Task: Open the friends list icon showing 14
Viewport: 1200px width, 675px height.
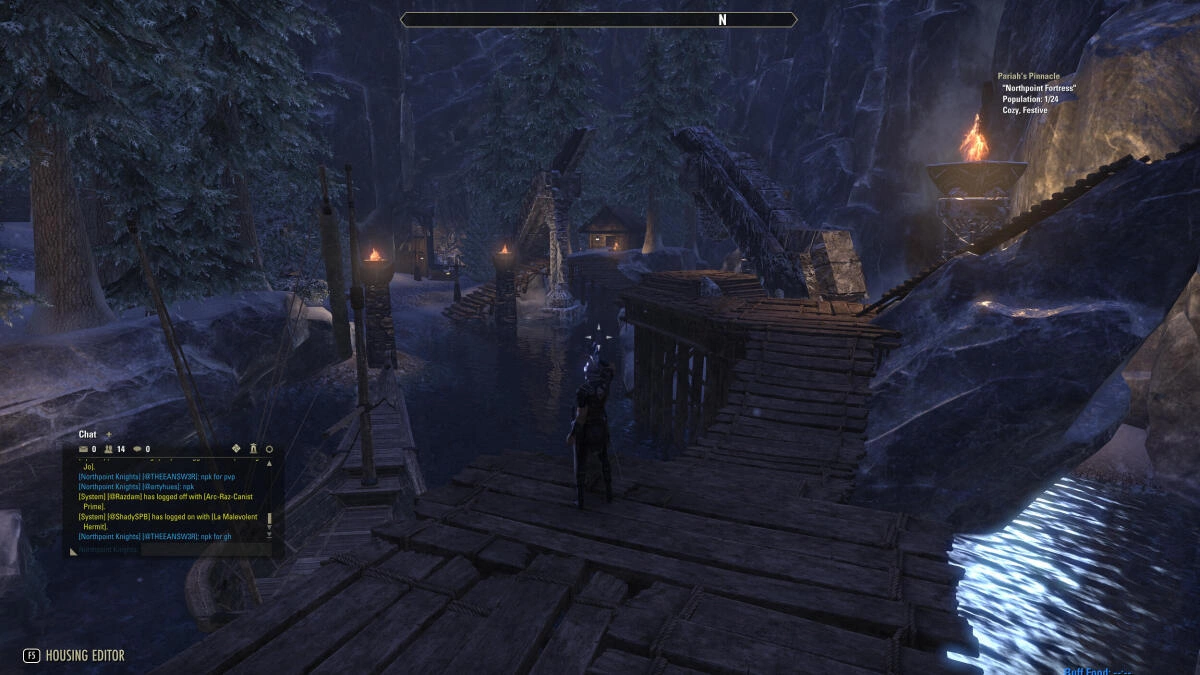Action: pyautogui.click(x=110, y=450)
